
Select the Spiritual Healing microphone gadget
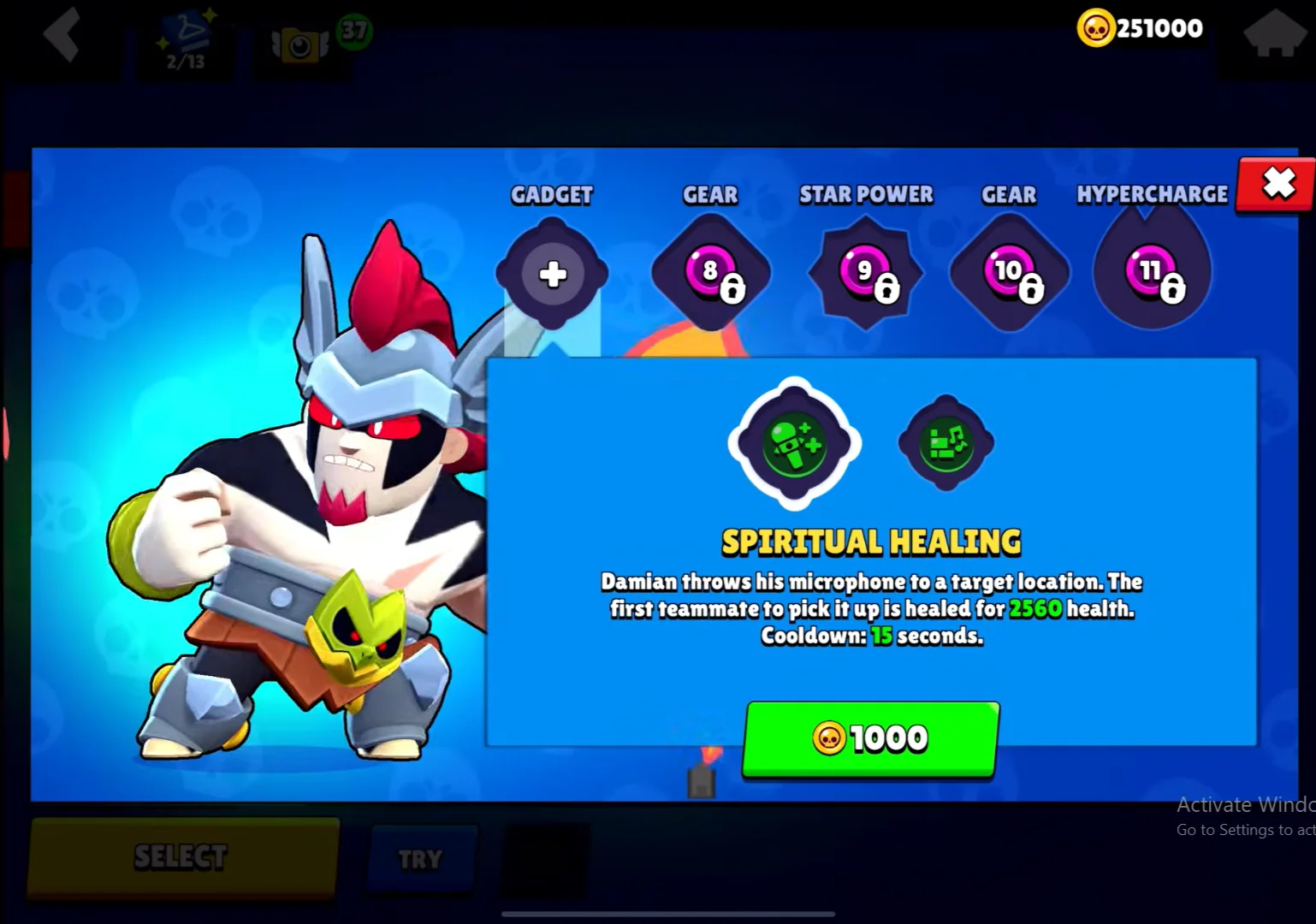click(794, 443)
